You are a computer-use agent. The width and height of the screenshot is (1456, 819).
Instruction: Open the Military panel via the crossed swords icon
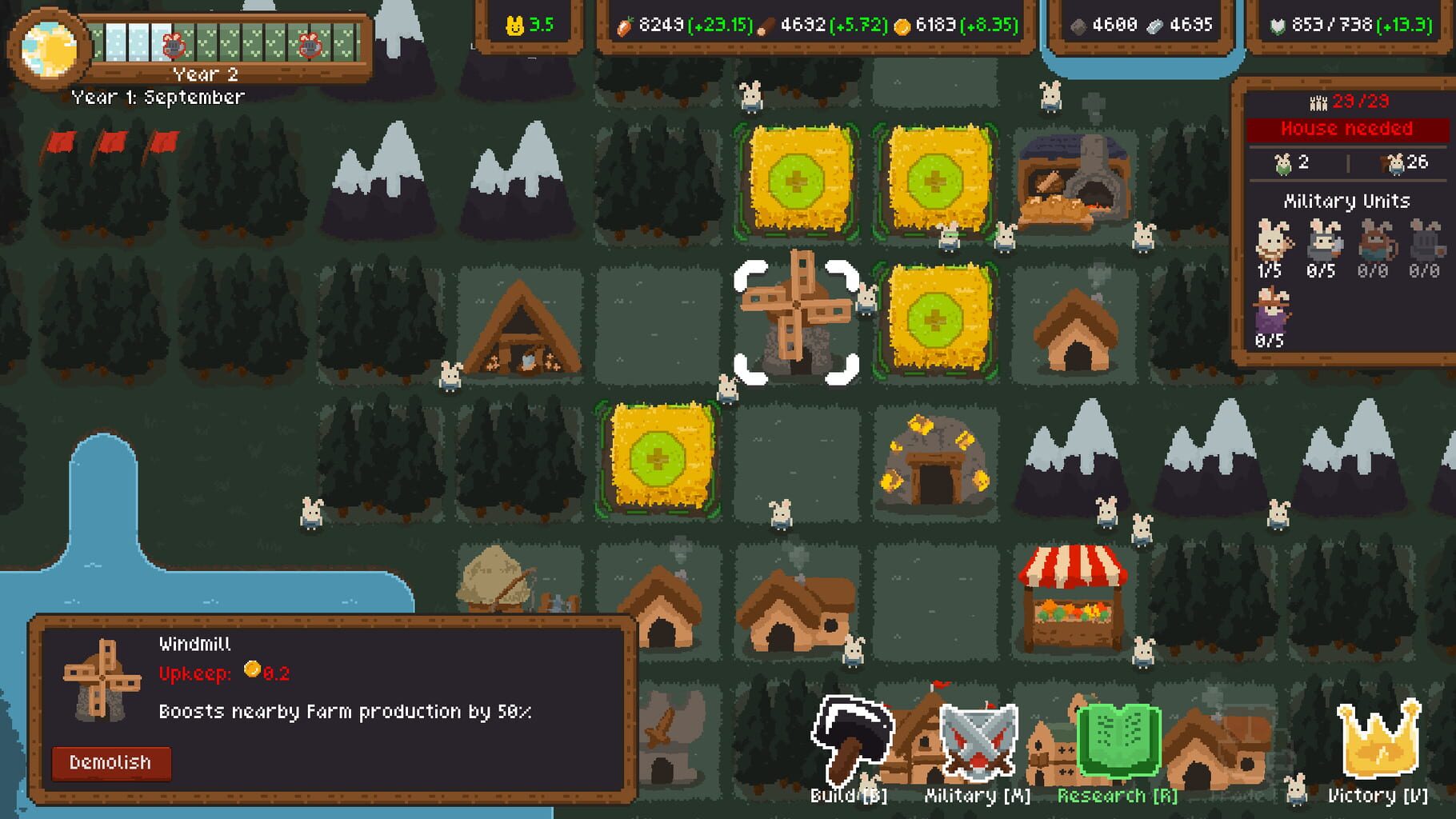pyautogui.click(x=978, y=740)
